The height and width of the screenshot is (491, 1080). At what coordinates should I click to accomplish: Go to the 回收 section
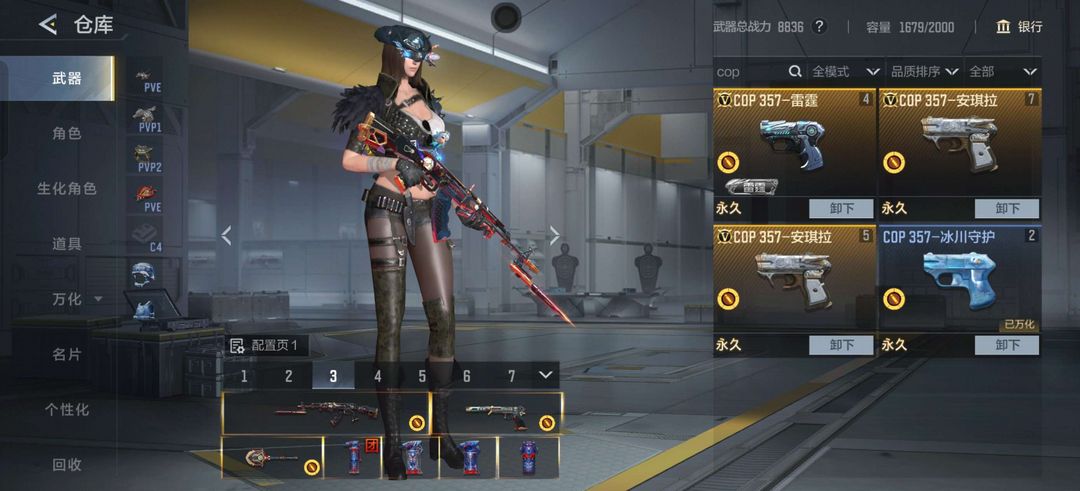(x=67, y=464)
